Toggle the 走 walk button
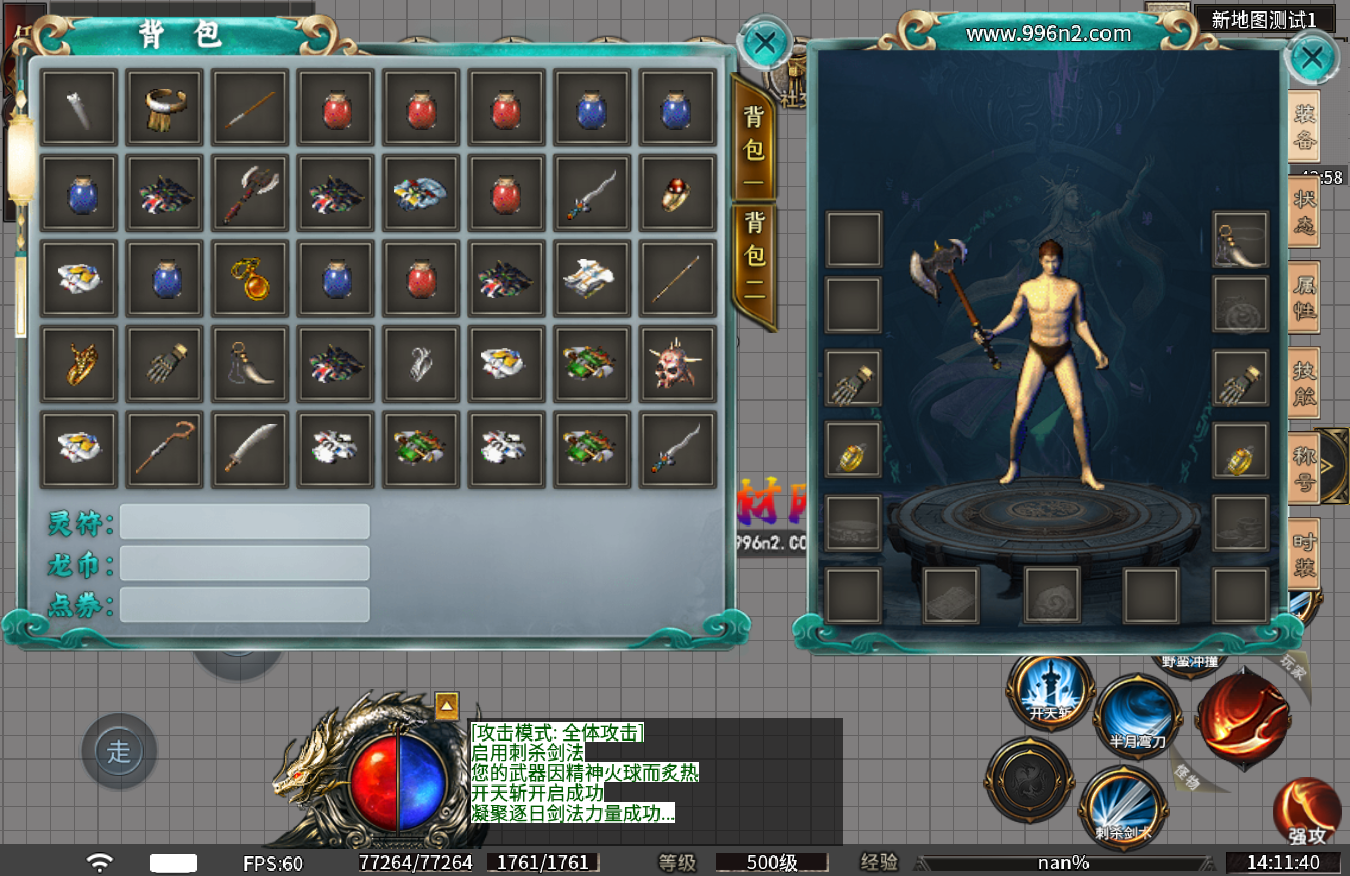Viewport: 1350px width, 876px height. coord(119,751)
